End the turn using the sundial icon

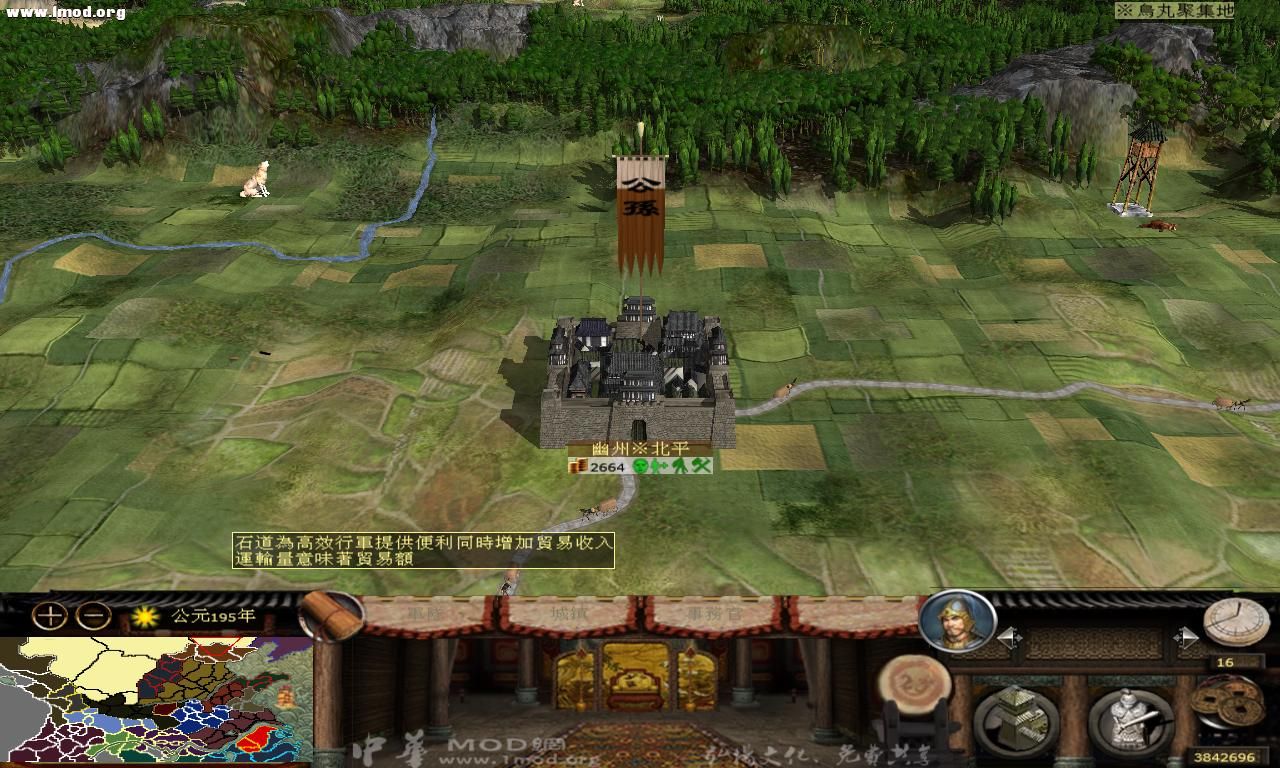[x=1234, y=620]
